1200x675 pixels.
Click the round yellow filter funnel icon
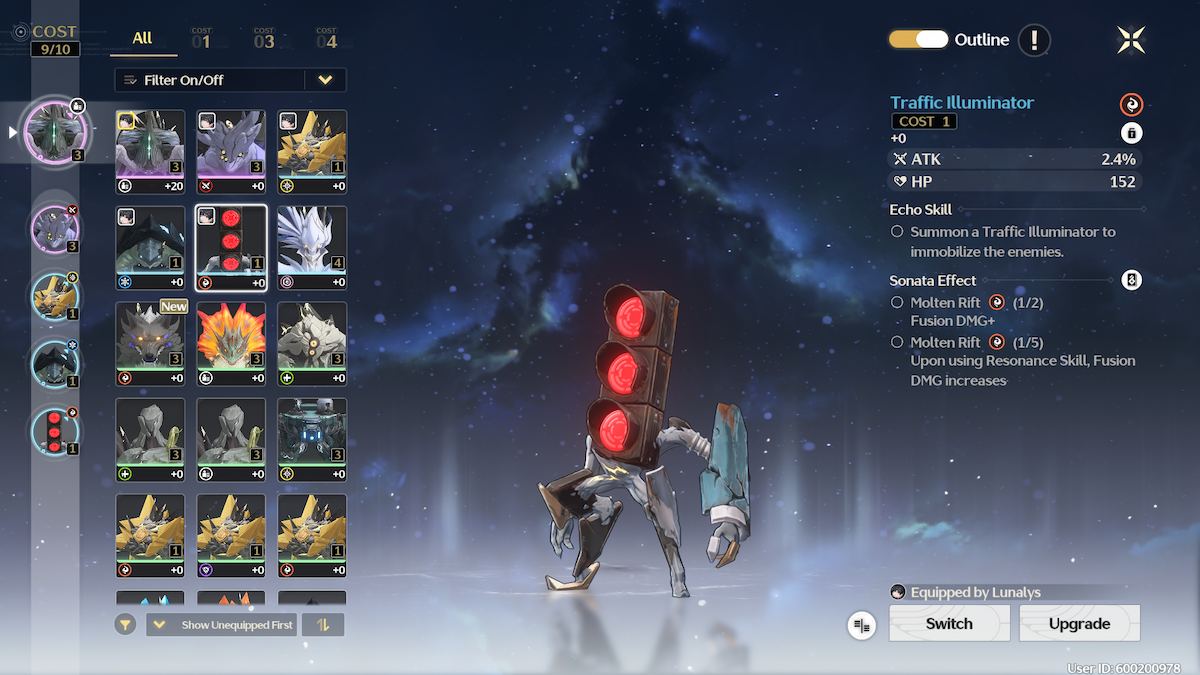(125, 625)
